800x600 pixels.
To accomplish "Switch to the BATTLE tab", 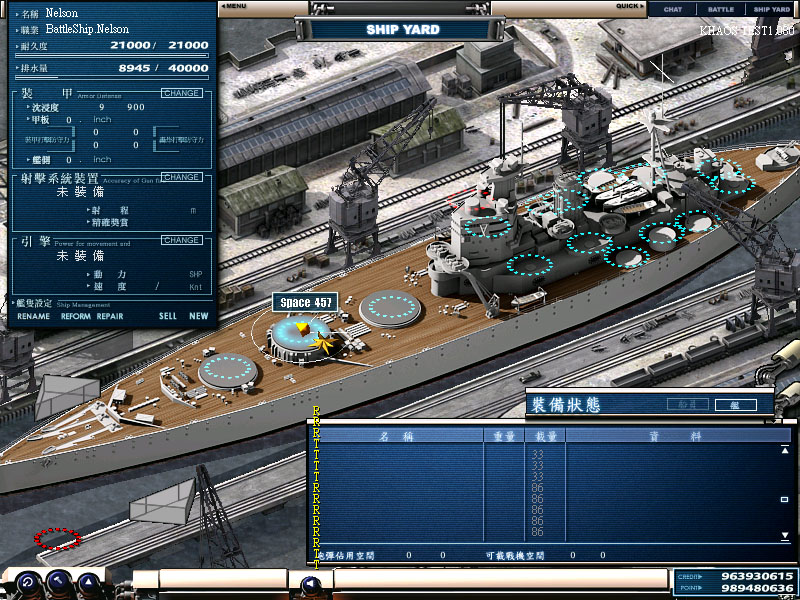I will coord(720,9).
